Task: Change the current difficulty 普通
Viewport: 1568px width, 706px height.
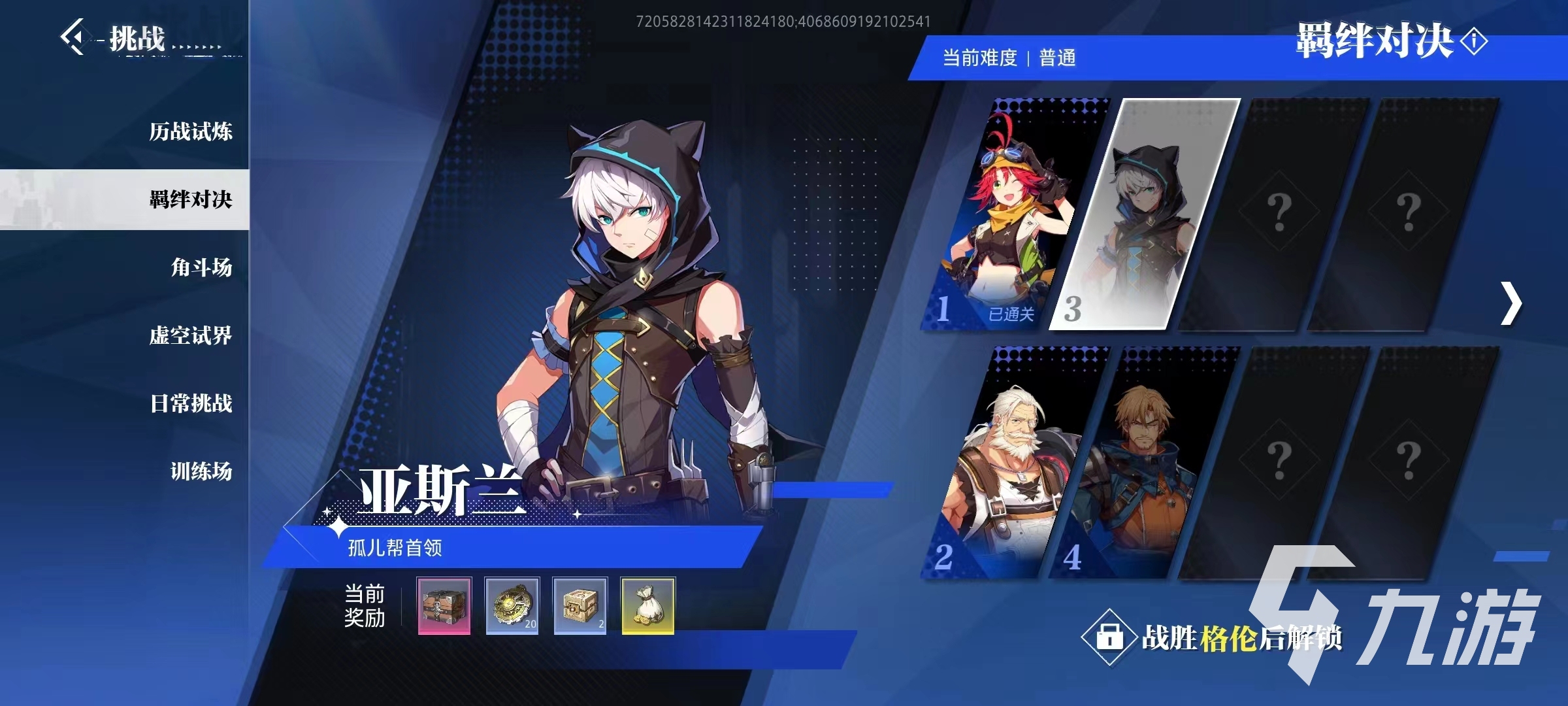Action: (x=1057, y=58)
